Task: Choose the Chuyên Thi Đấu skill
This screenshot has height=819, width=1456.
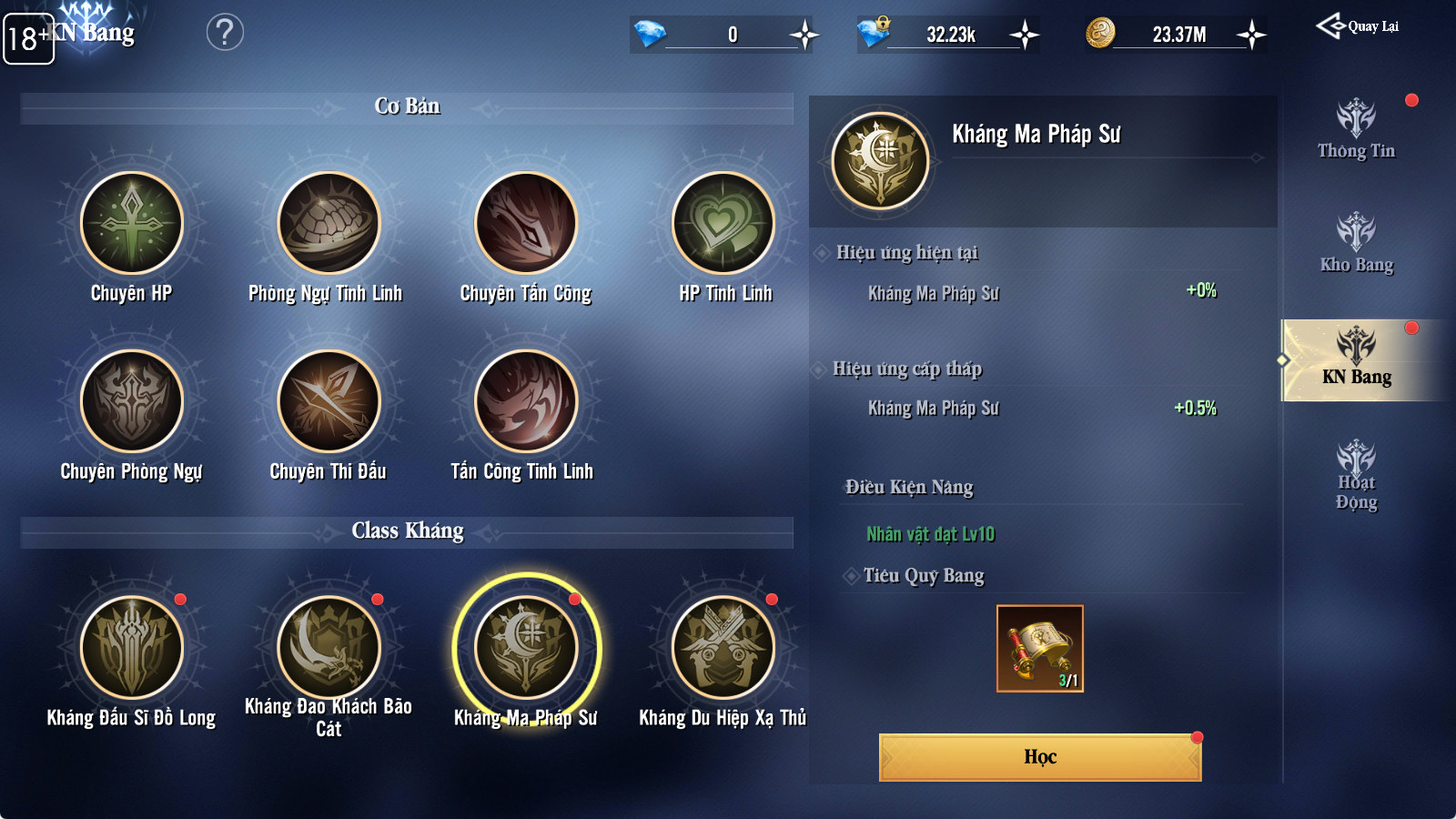Action: 329,401
